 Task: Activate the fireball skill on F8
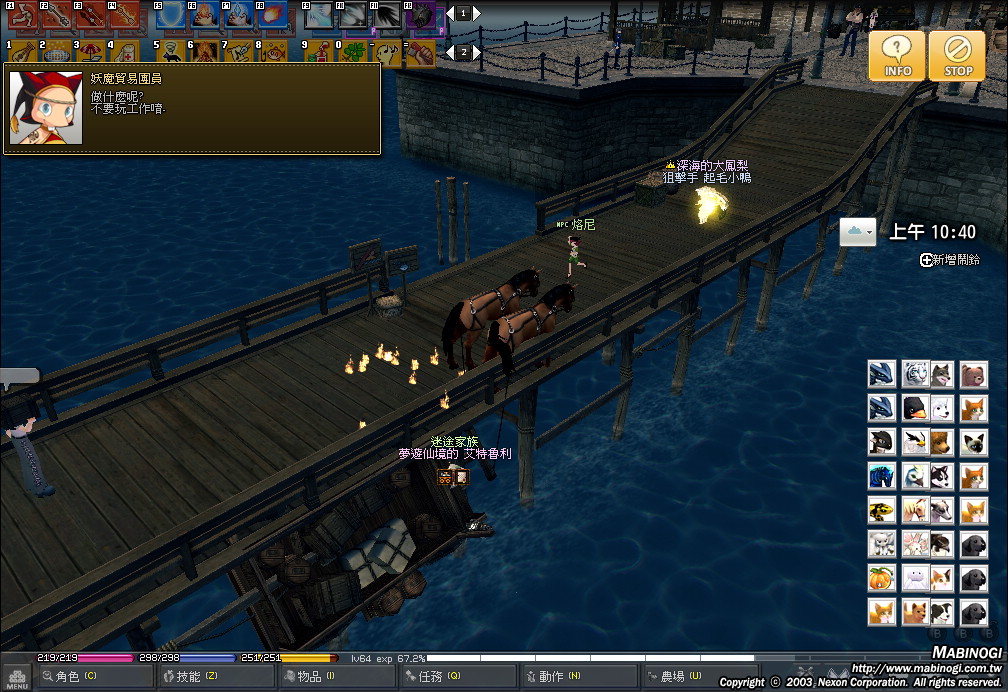click(x=272, y=16)
